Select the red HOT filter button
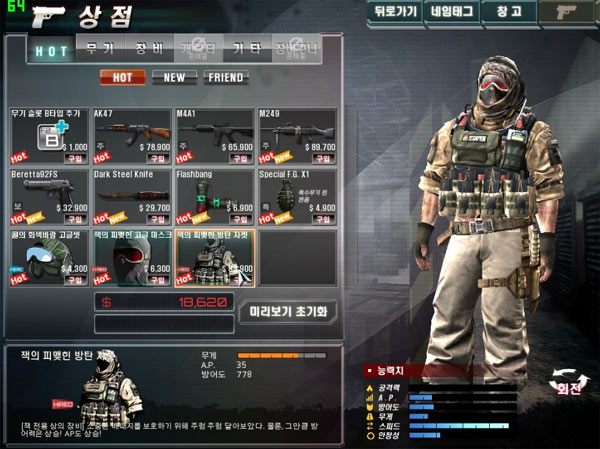The image size is (600, 449). (122, 77)
